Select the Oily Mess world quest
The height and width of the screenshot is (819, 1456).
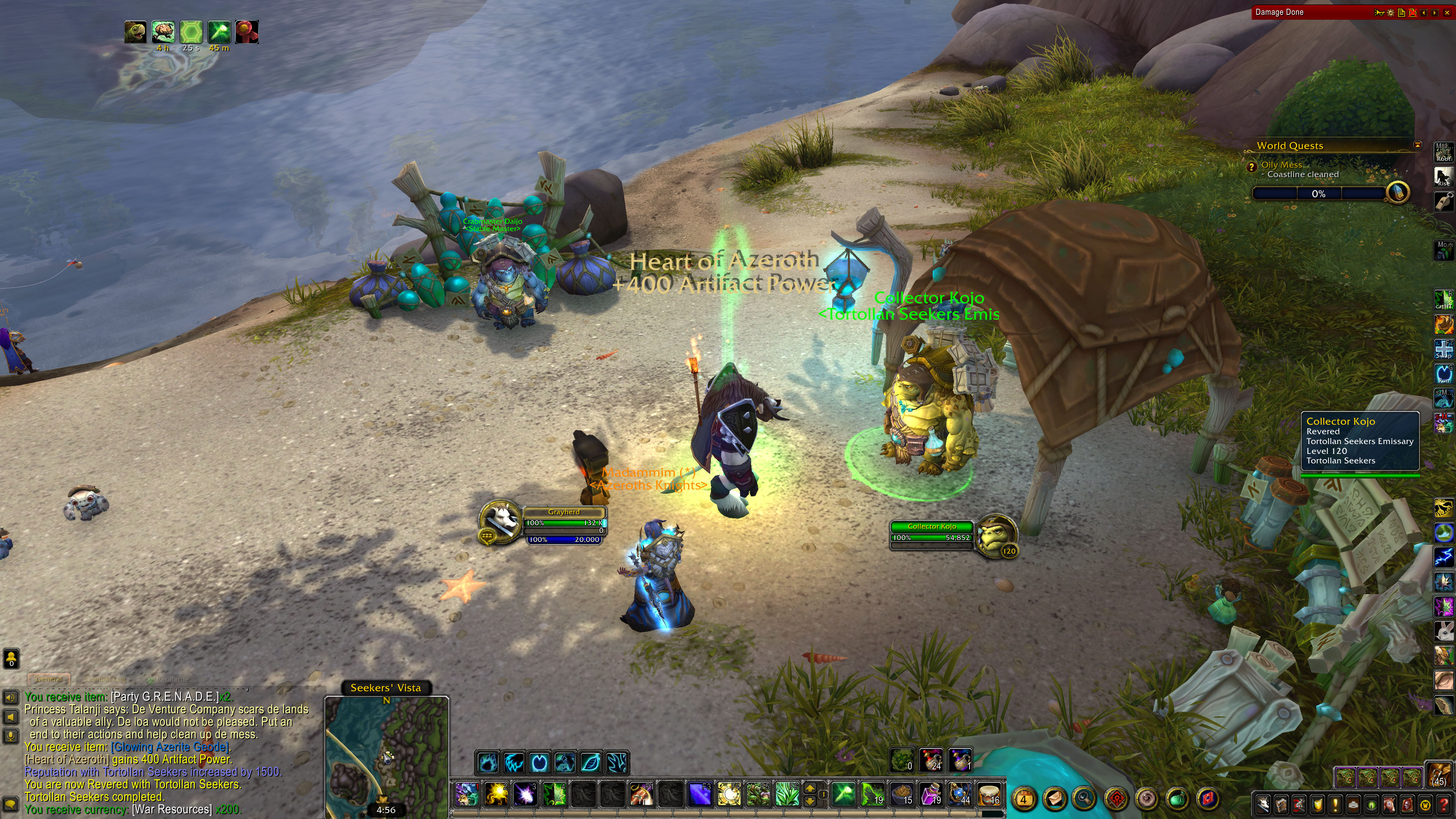click(x=1281, y=165)
